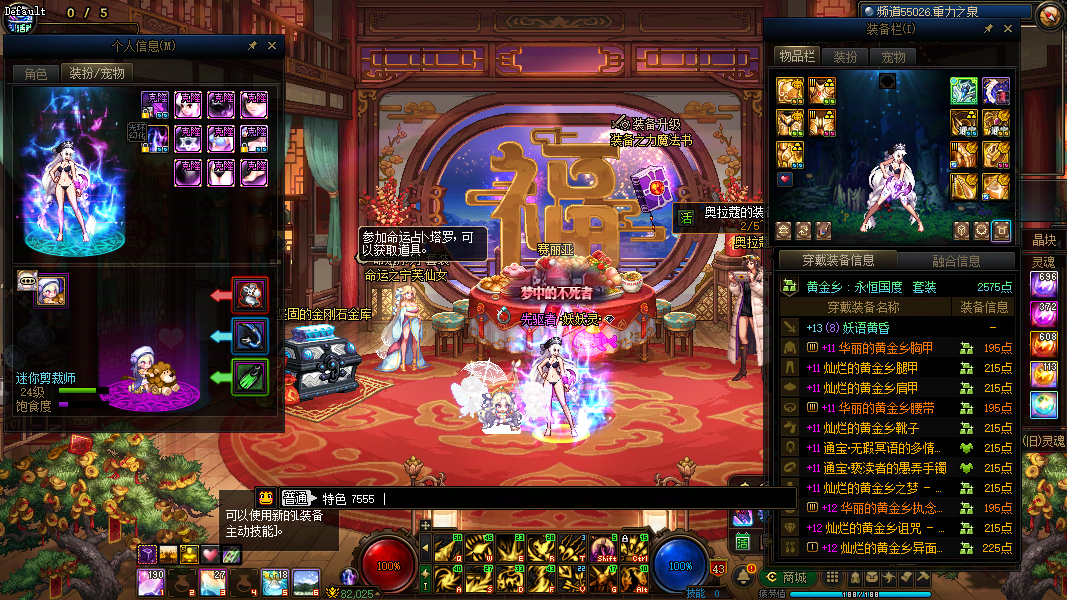Switch to the 角色 tab
The image size is (1067, 600).
[x=36, y=73]
